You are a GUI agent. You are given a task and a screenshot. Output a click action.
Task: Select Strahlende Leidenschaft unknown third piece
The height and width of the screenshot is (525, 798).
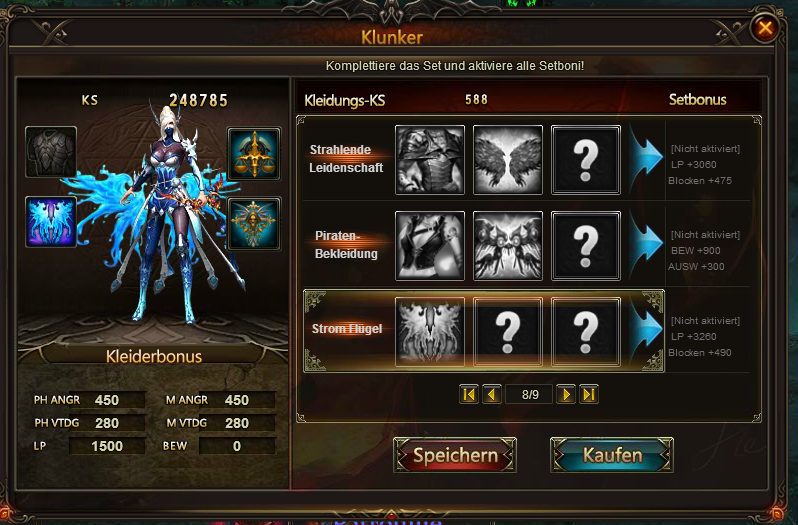tap(586, 159)
